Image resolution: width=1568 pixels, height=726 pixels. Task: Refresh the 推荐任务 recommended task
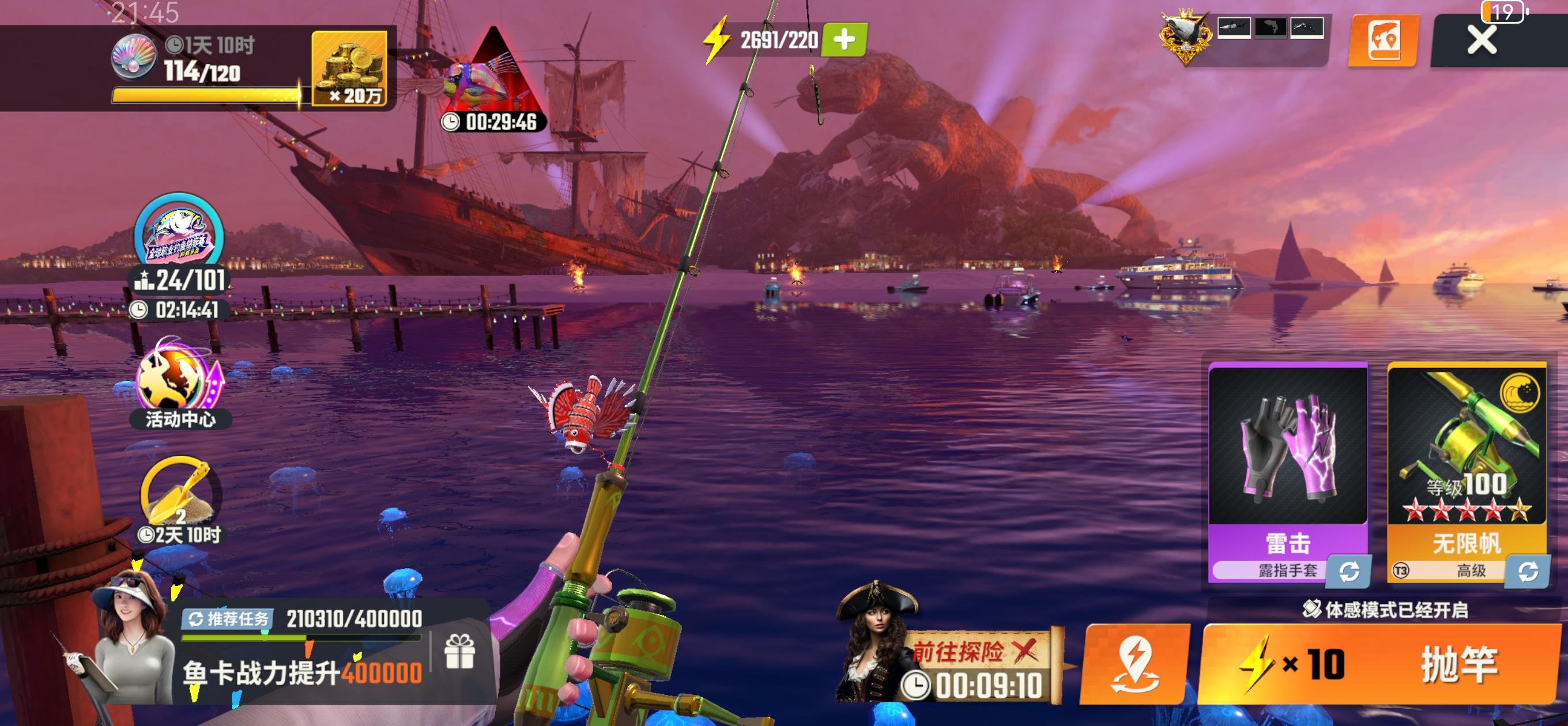pyautogui.click(x=228, y=619)
